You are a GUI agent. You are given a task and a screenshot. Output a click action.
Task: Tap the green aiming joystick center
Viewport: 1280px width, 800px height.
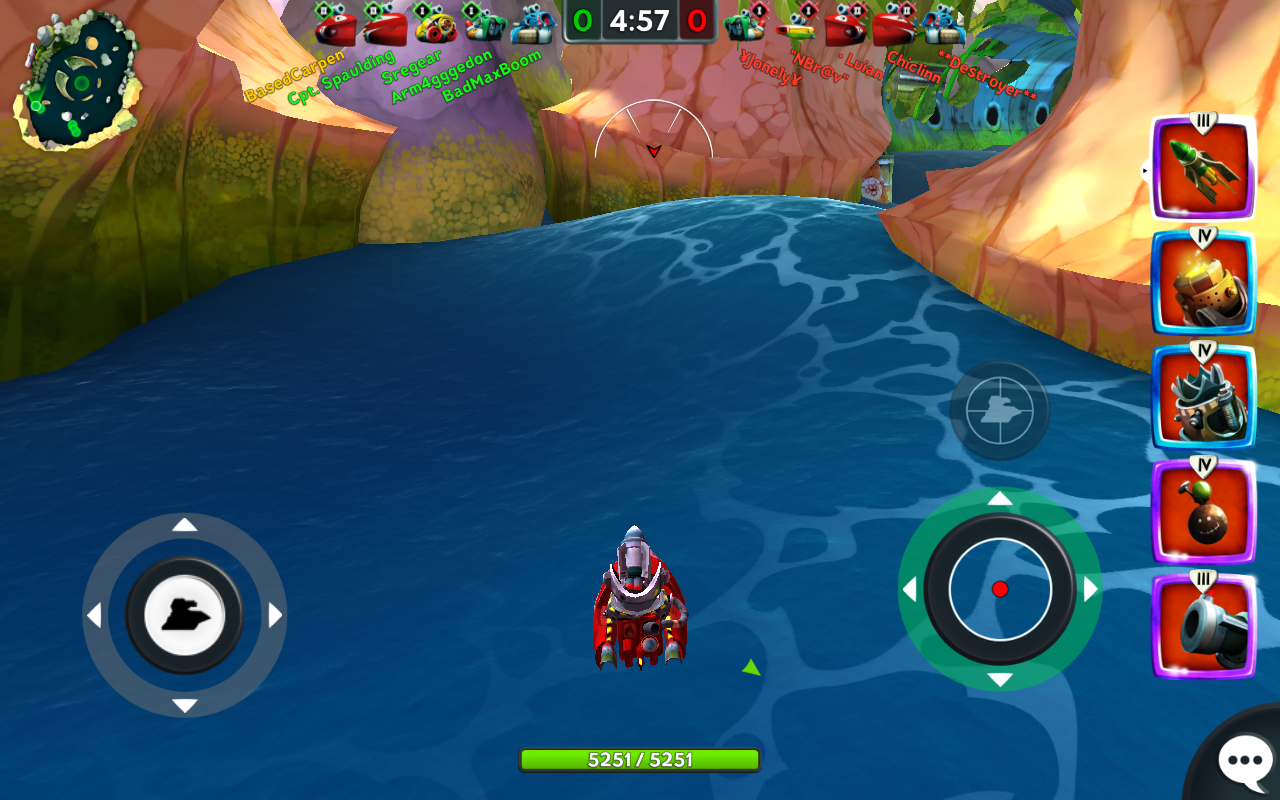pos(1000,589)
